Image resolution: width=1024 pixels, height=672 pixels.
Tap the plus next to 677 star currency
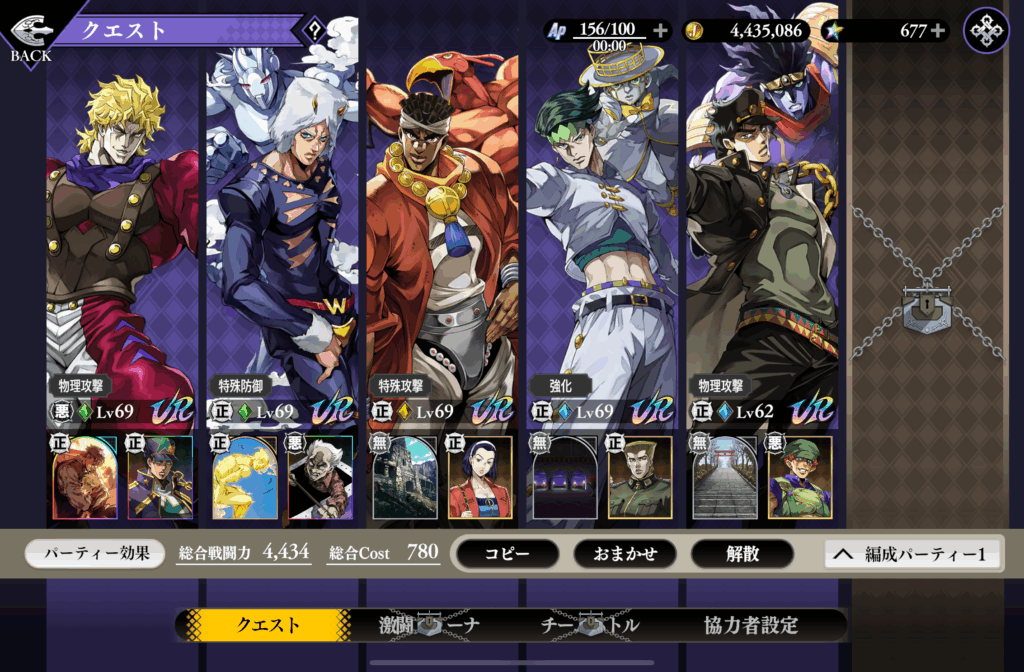pyautogui.click(x=937, y=31)
